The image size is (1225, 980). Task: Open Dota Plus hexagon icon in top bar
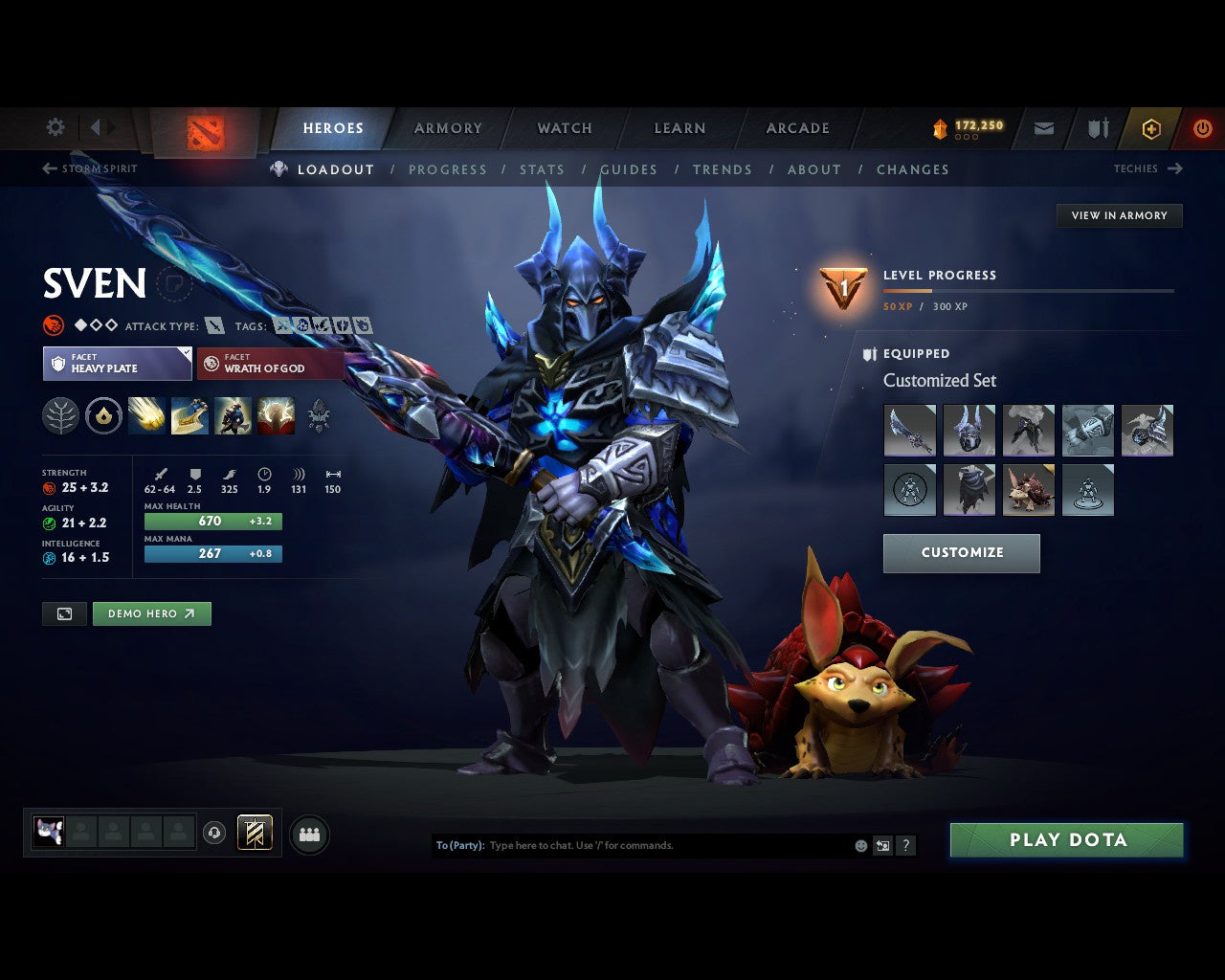coord(1151,128)
